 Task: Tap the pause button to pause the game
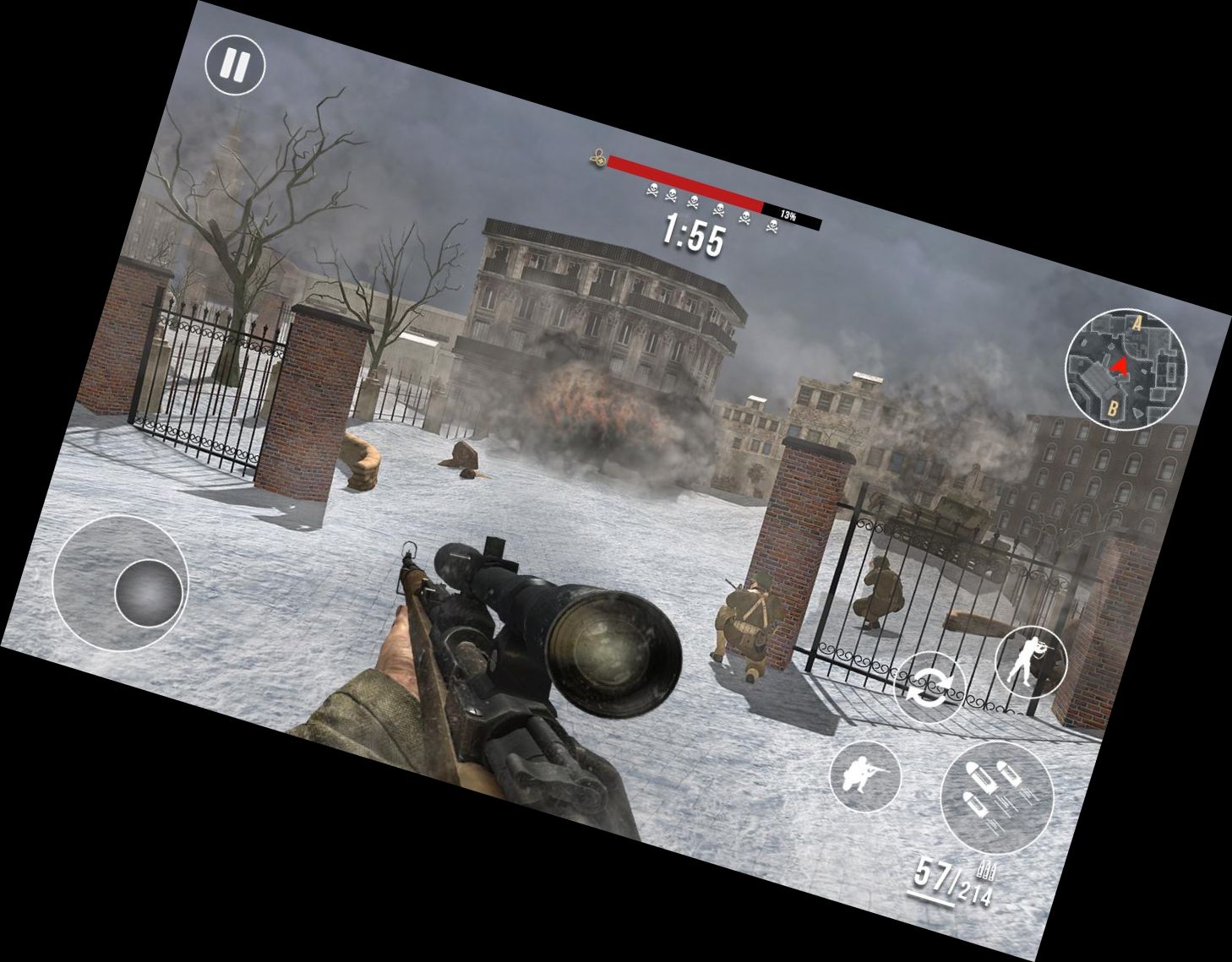coord(235,63)
